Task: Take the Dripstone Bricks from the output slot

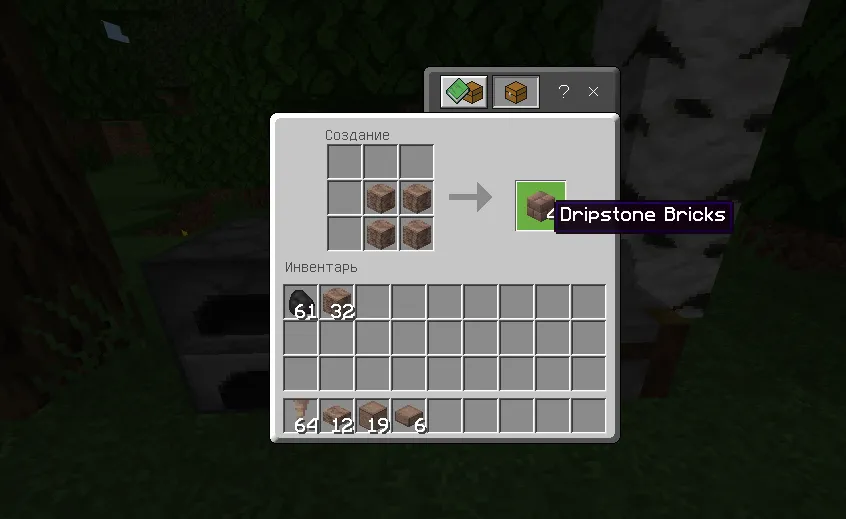Action: click(x=540, y=205)
